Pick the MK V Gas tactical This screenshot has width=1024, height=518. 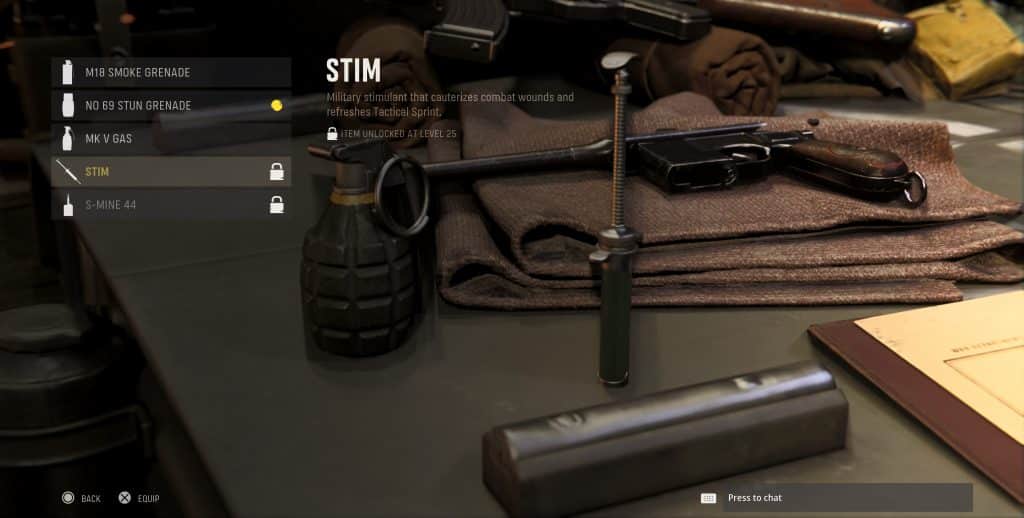click(x=170, y=138)
